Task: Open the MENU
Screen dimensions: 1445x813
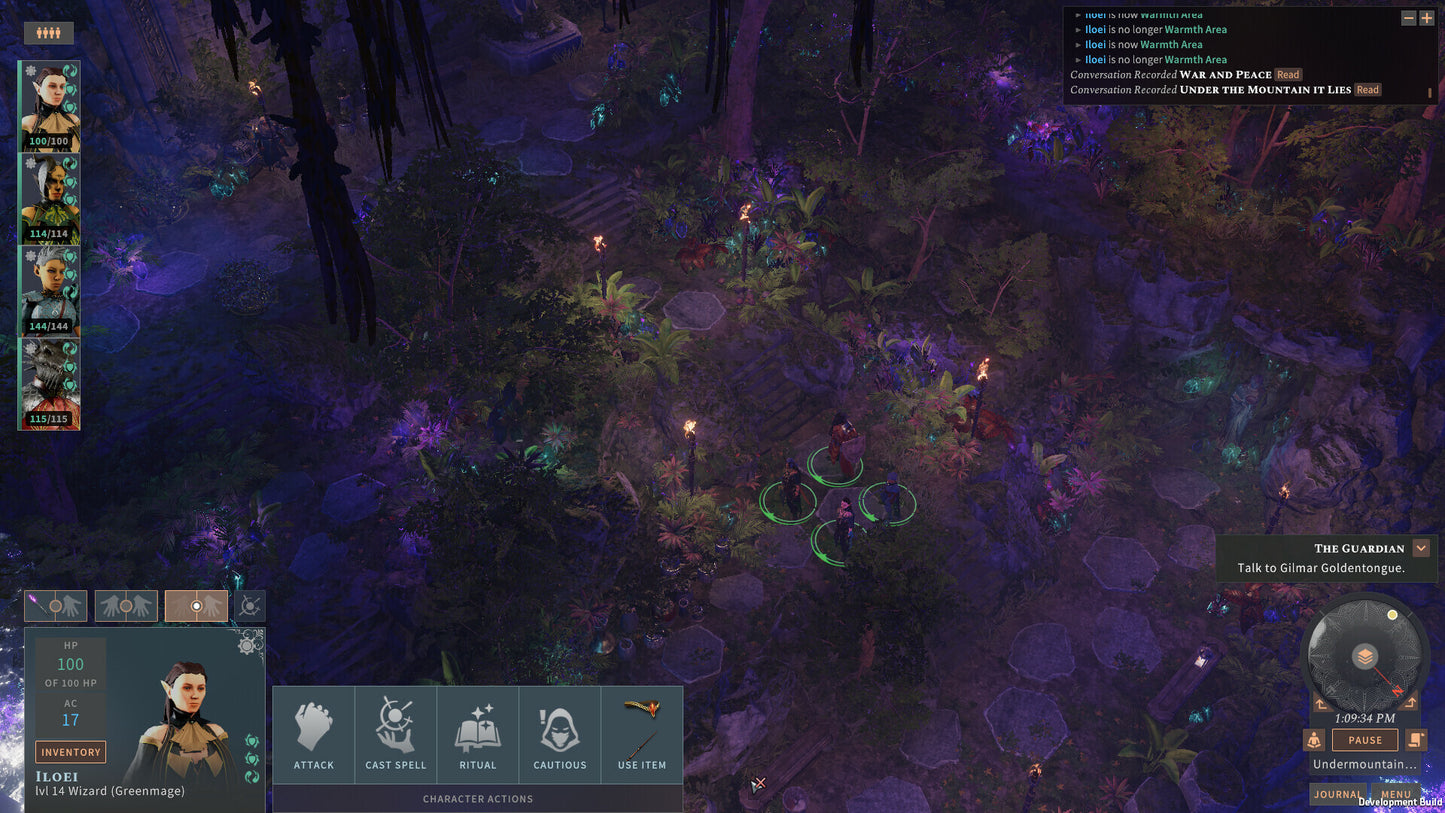Action: 1395,793
